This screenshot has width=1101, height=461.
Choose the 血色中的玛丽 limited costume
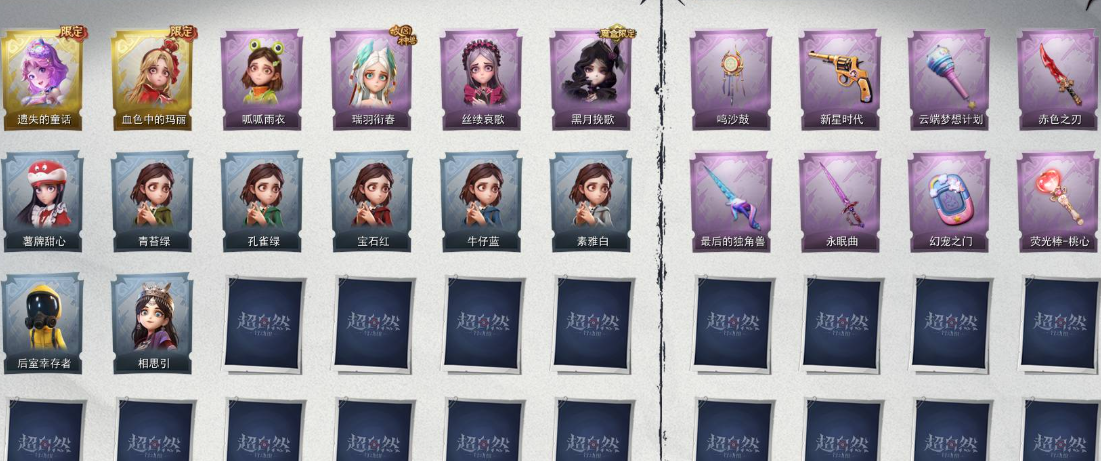pos(153,78)
